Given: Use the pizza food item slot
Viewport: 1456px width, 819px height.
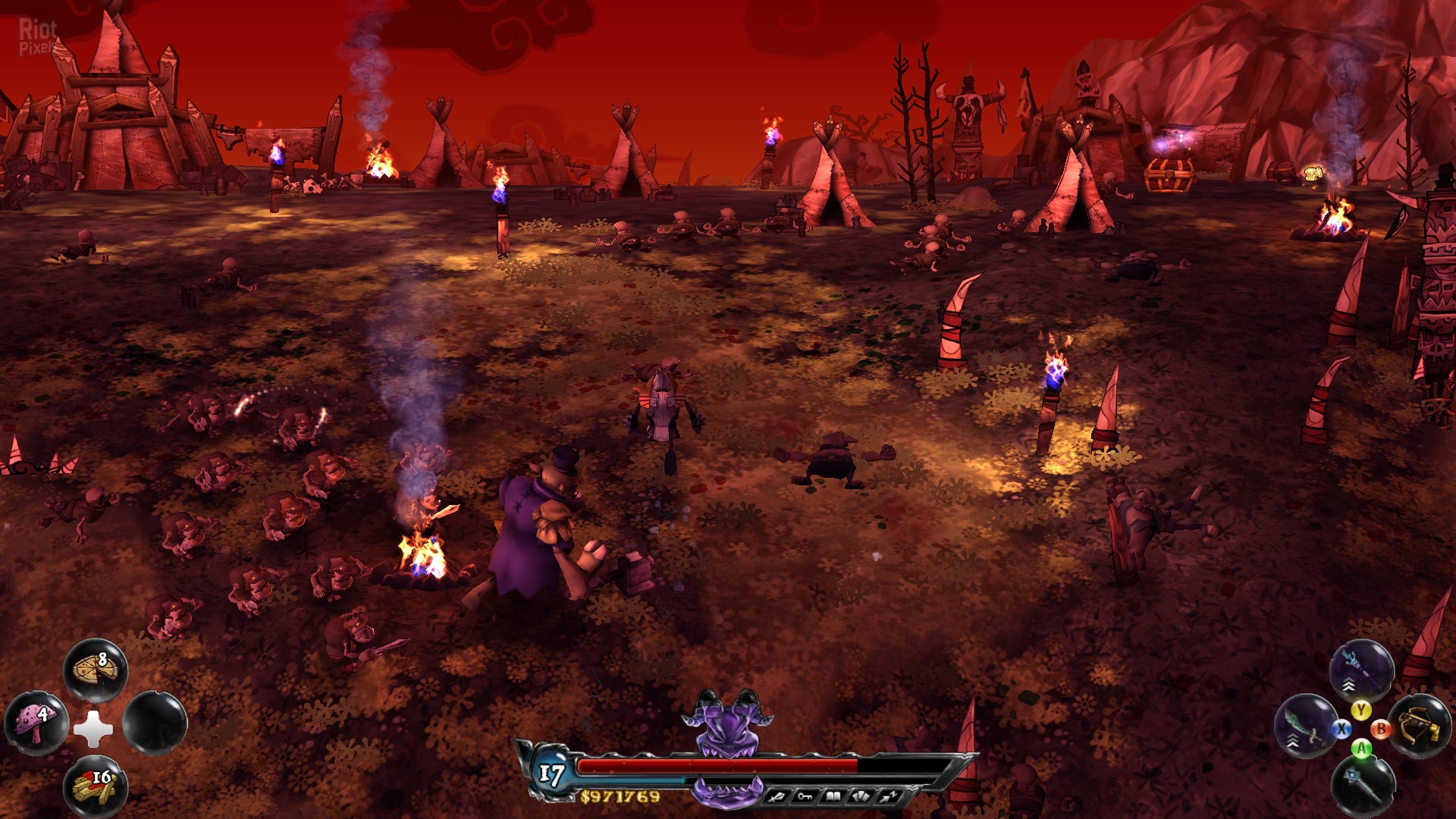Looking at the screenshot, I should tap(96, 669).
